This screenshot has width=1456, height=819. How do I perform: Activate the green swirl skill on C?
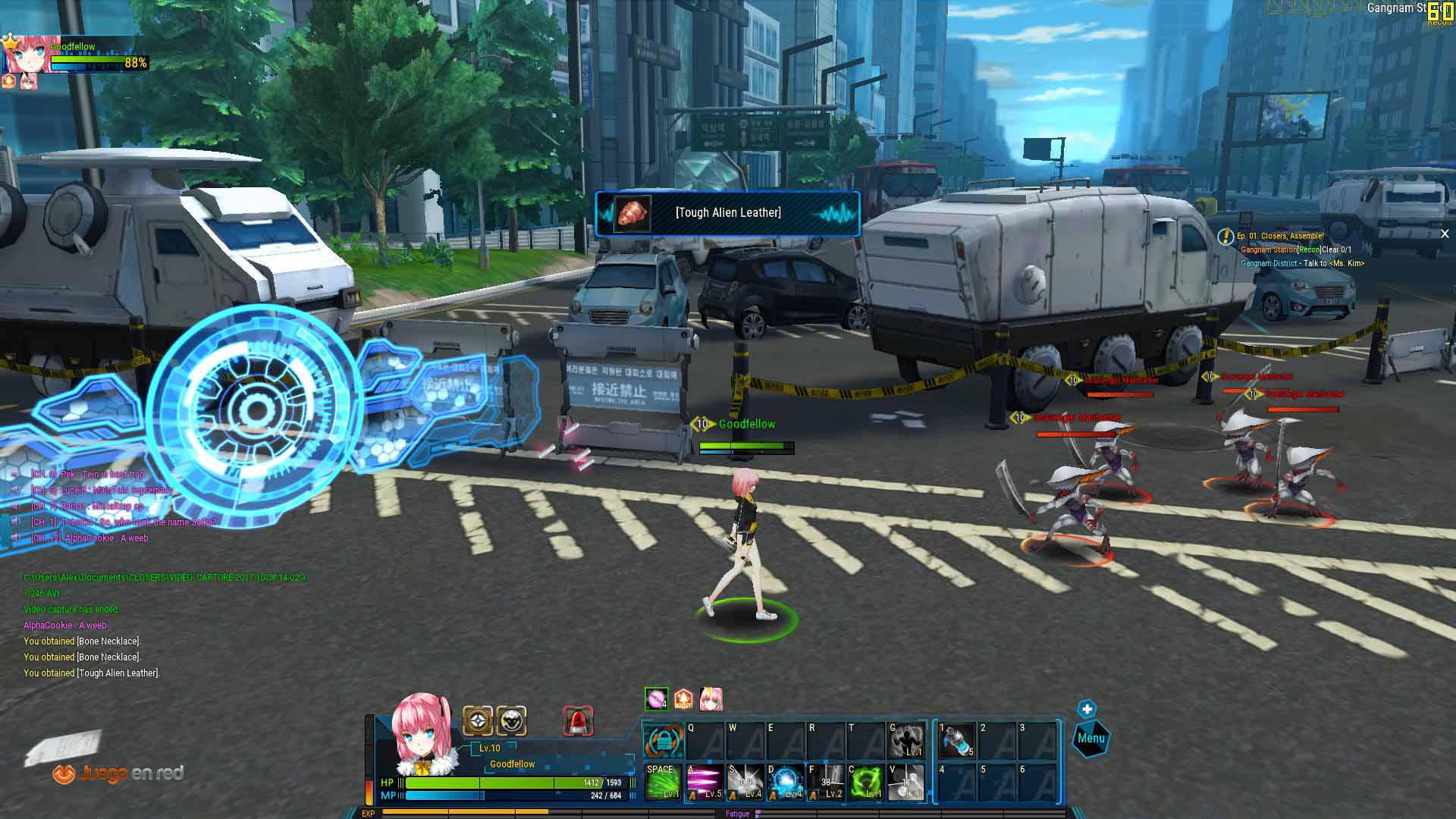(865, 782)
